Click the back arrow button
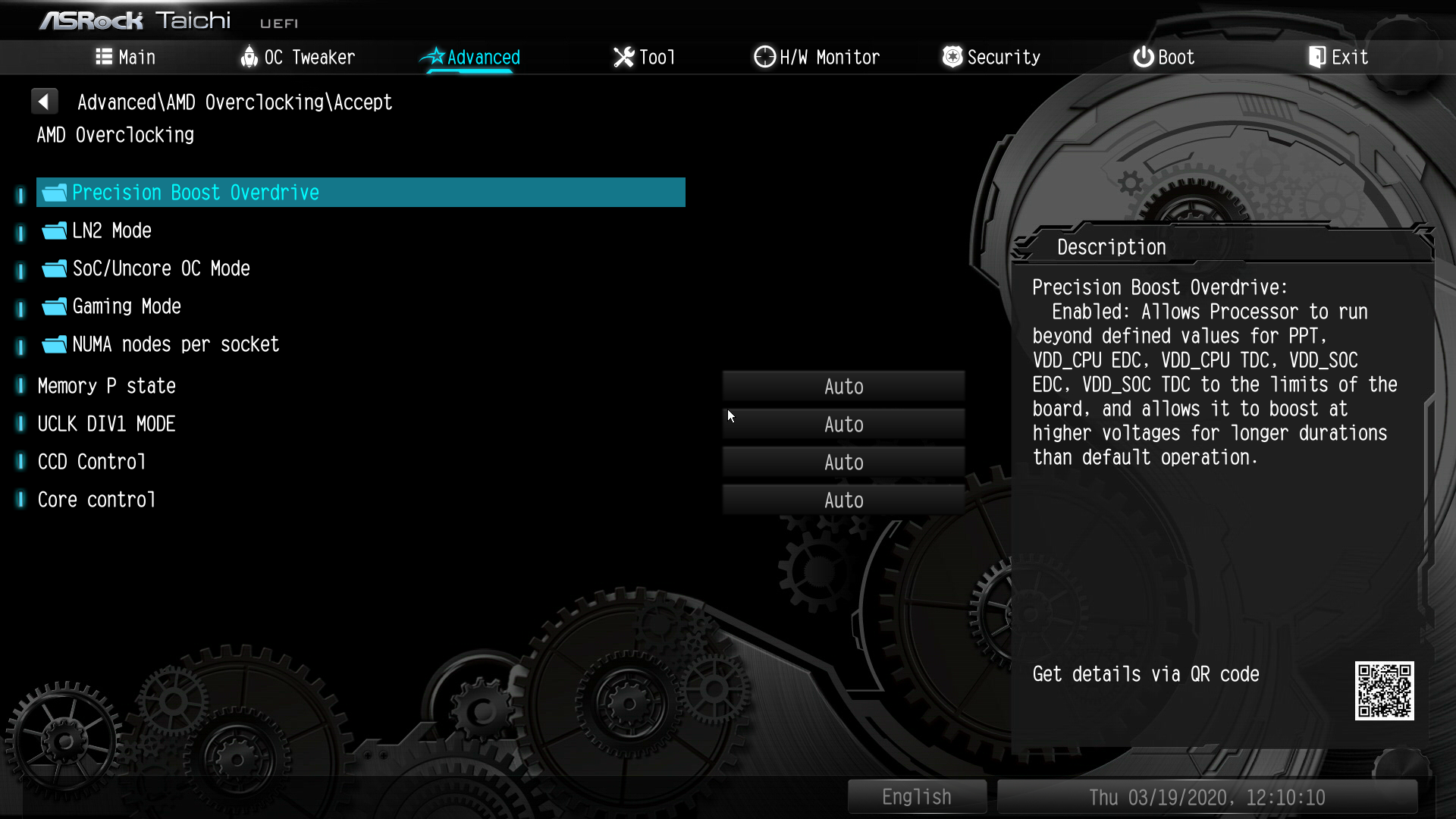The width and height of the screenshot is (1456, 819). coord(44,101)
